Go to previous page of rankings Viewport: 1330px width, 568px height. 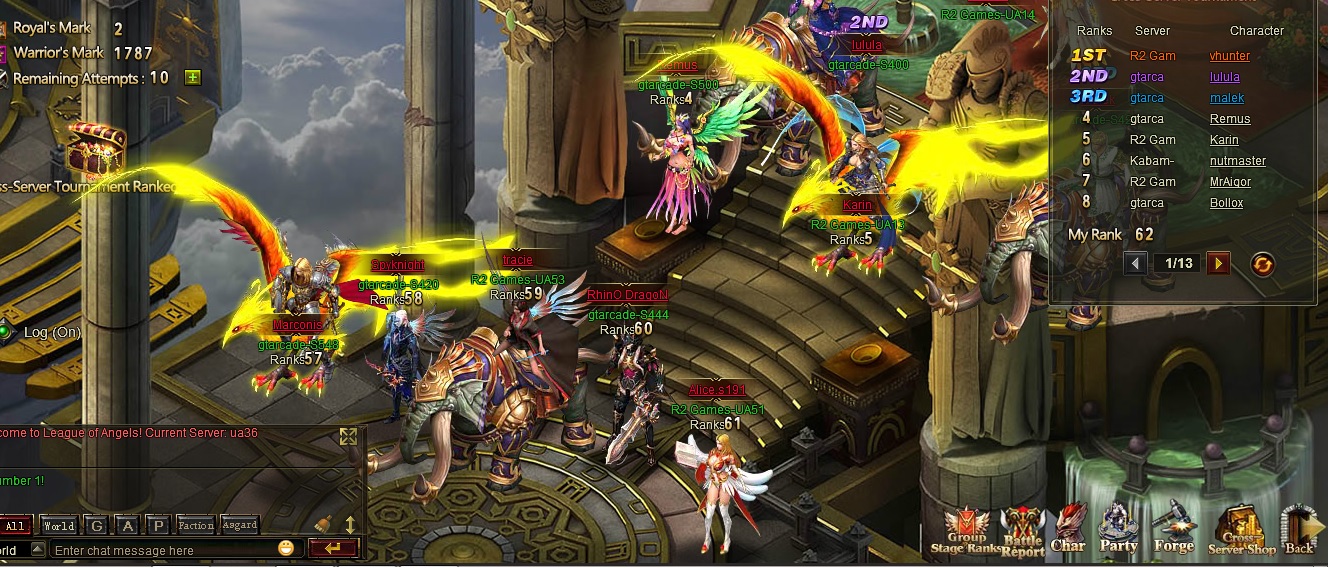tap(1135, 263)
